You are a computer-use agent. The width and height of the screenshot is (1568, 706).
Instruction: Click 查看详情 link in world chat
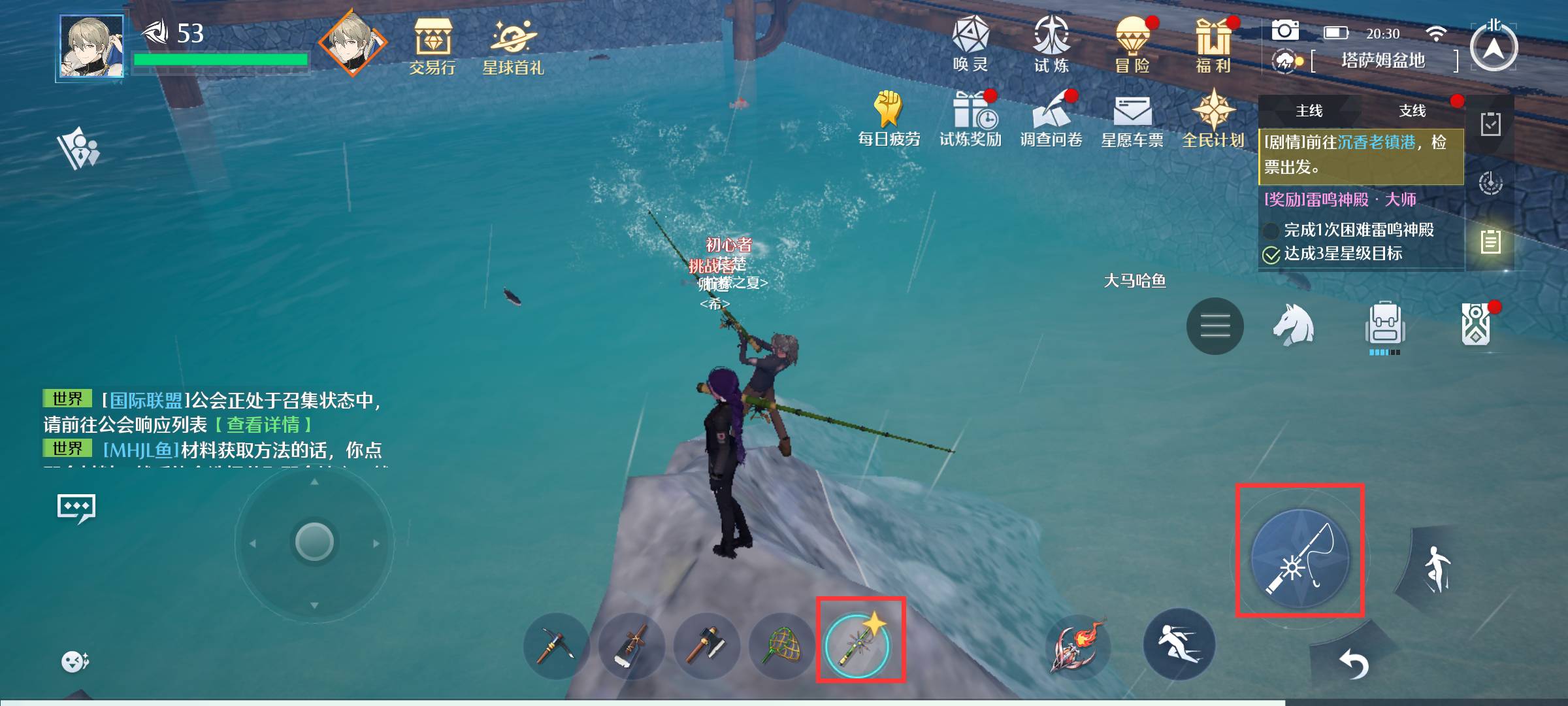[x=263, y=425]
